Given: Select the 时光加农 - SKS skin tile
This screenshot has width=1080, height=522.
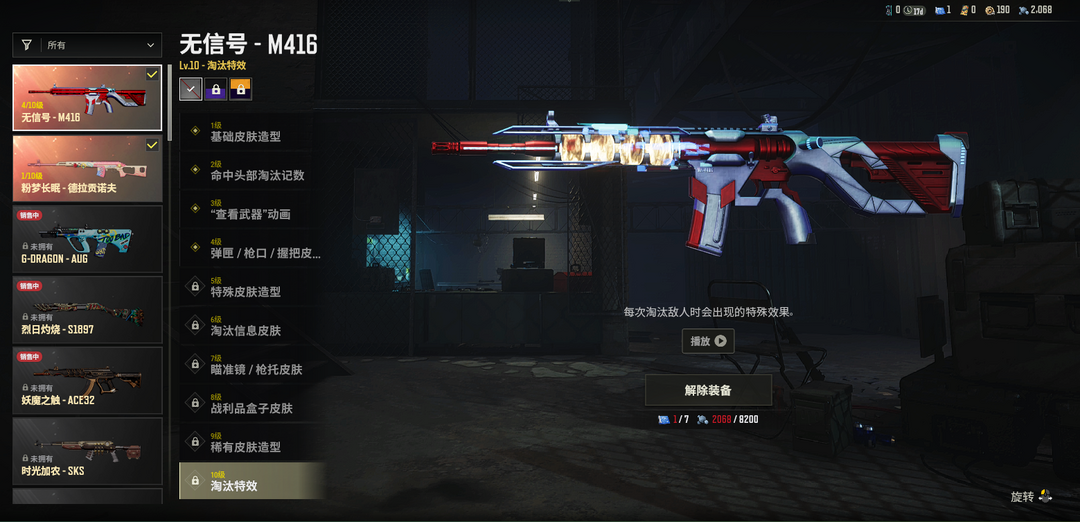Looking at the screenshot, I should (87, 451).
